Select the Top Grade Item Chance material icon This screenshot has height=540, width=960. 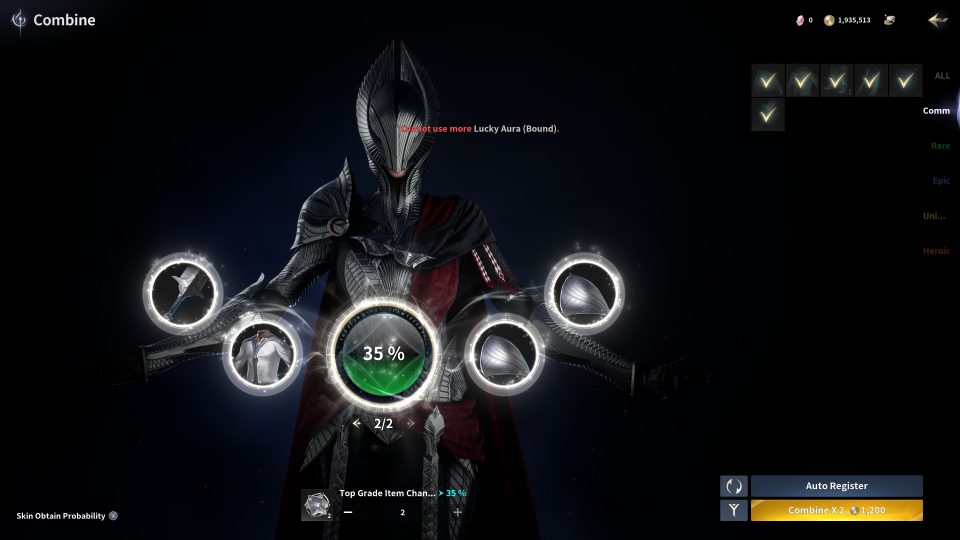317,505
